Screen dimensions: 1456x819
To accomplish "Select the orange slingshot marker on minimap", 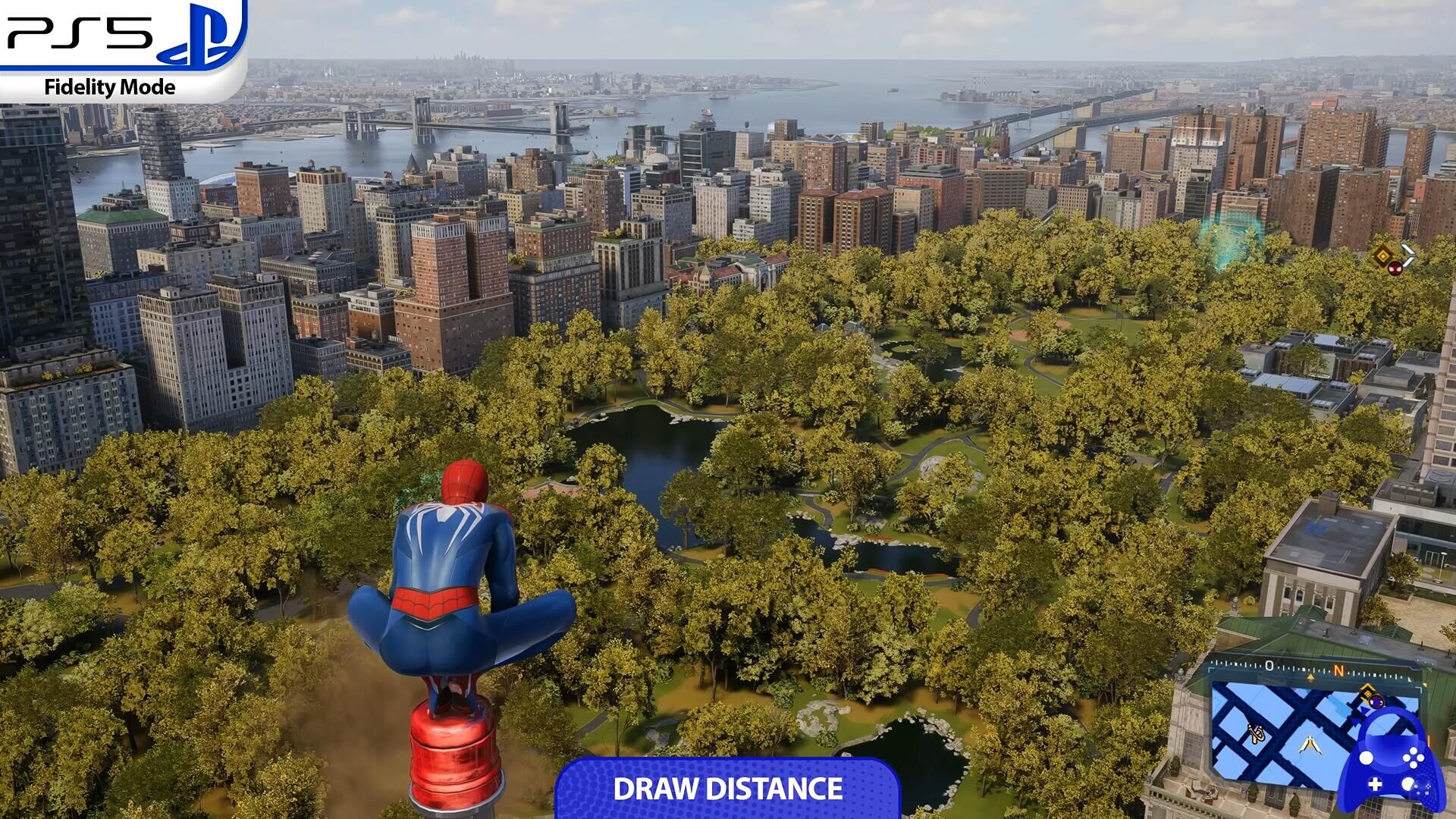I will pos(1256,733).
